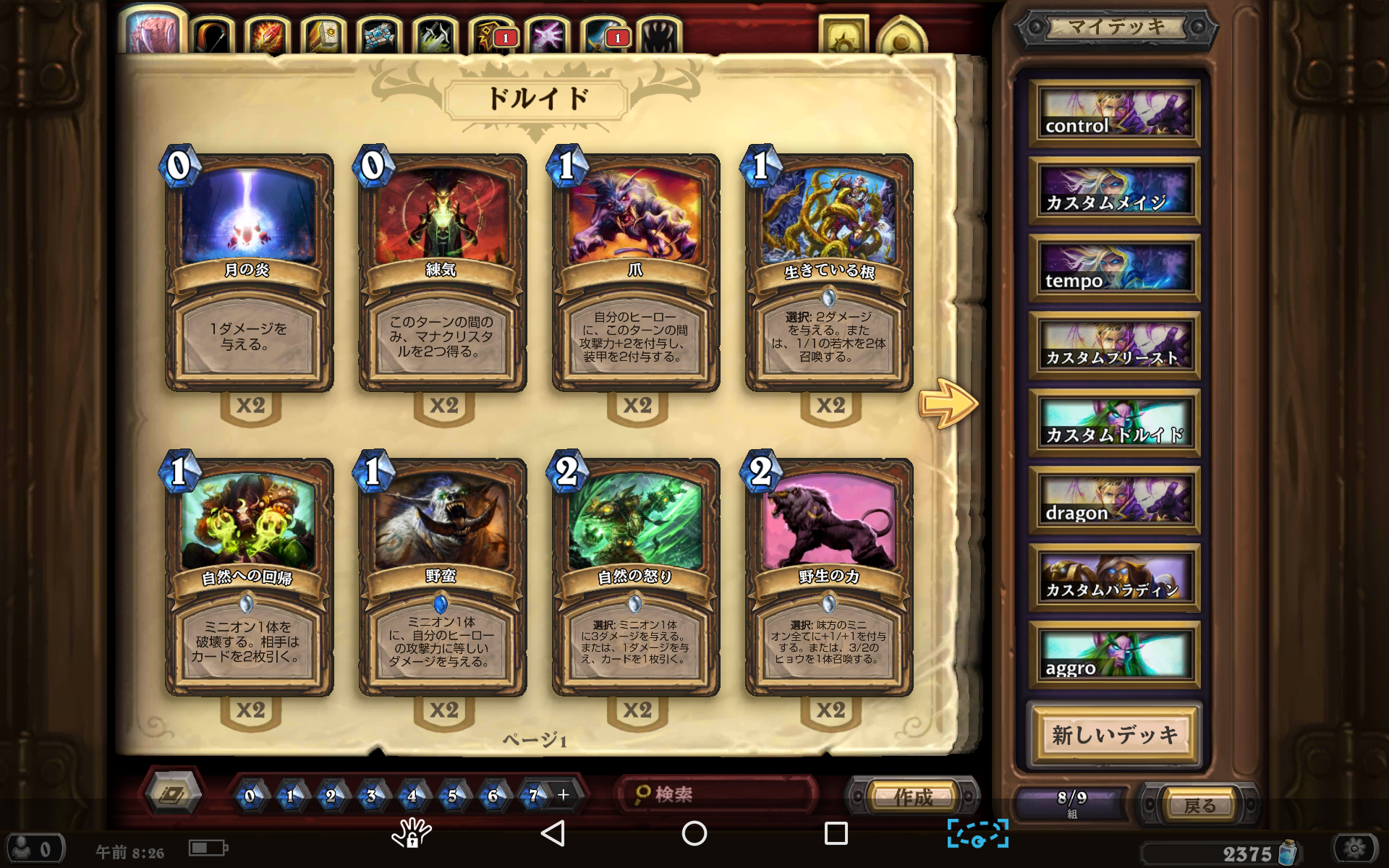Open the カスタムメイジ deck

tap(1114, 192)
